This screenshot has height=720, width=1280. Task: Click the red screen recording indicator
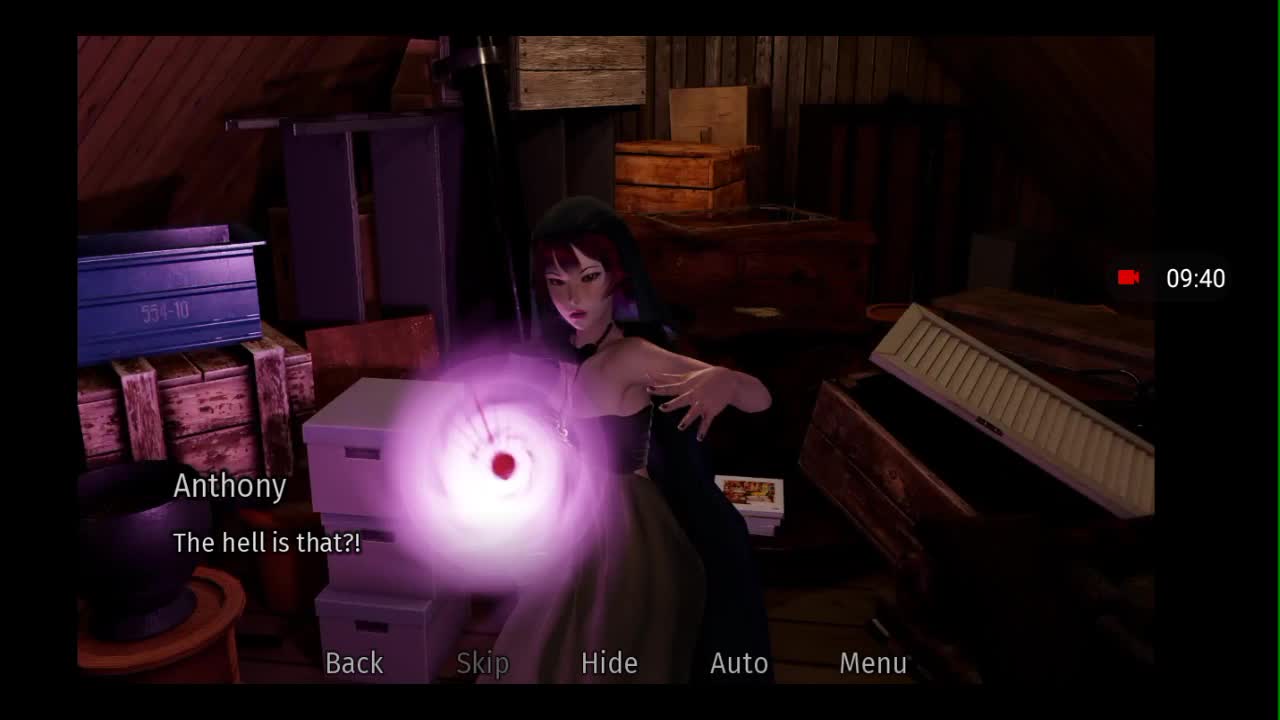coord(1129,278)
